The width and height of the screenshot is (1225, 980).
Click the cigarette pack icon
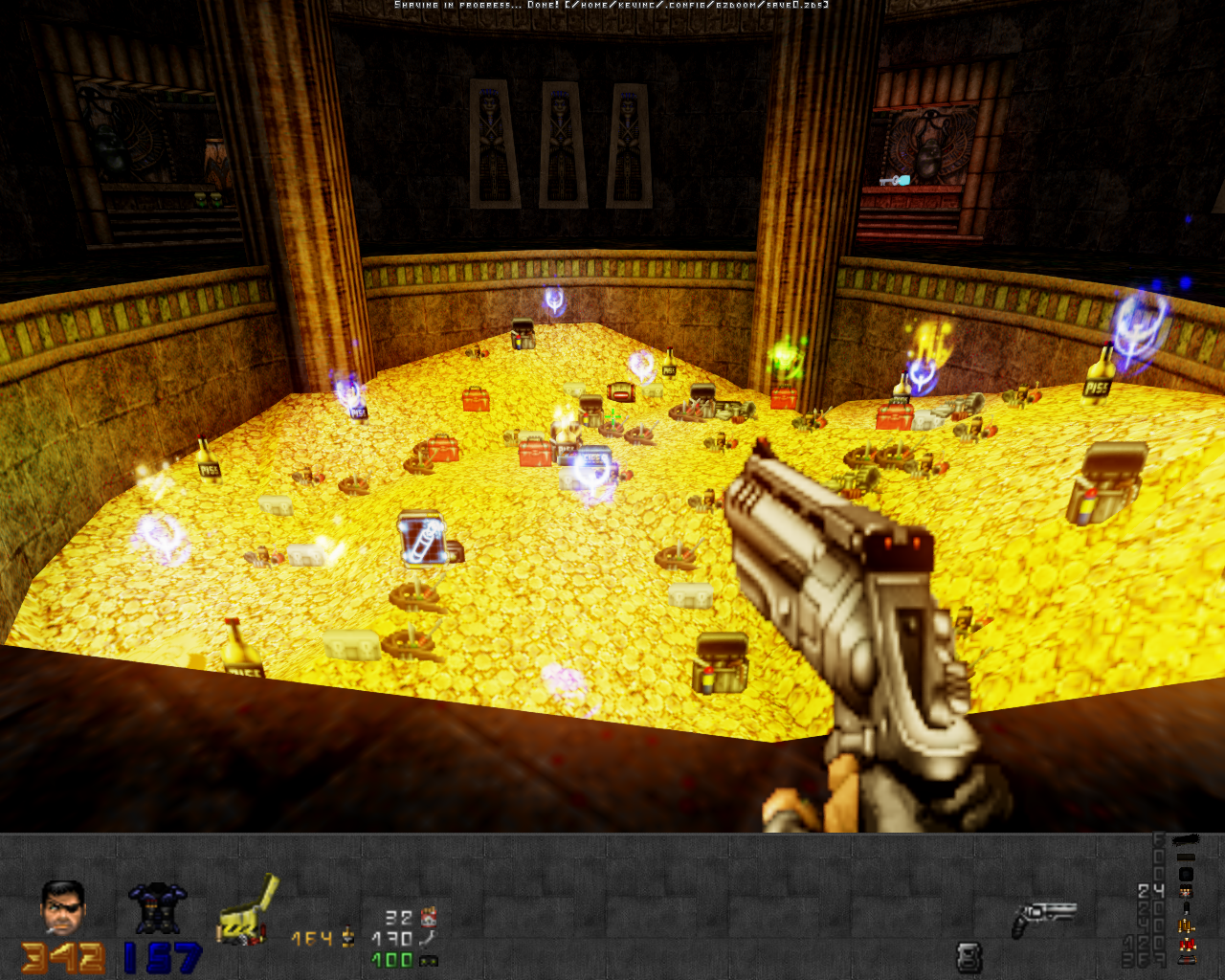[428, 917]
